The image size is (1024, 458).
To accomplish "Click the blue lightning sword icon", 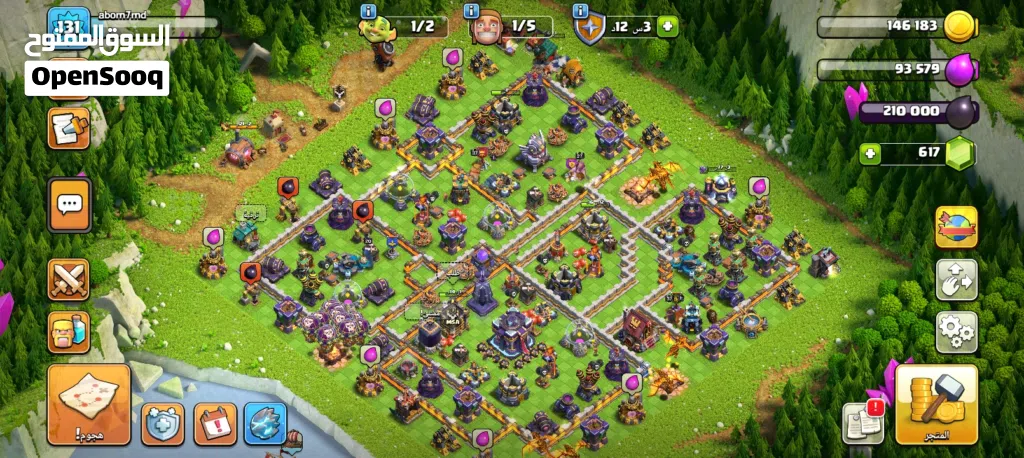I will [x=265, y=424].
